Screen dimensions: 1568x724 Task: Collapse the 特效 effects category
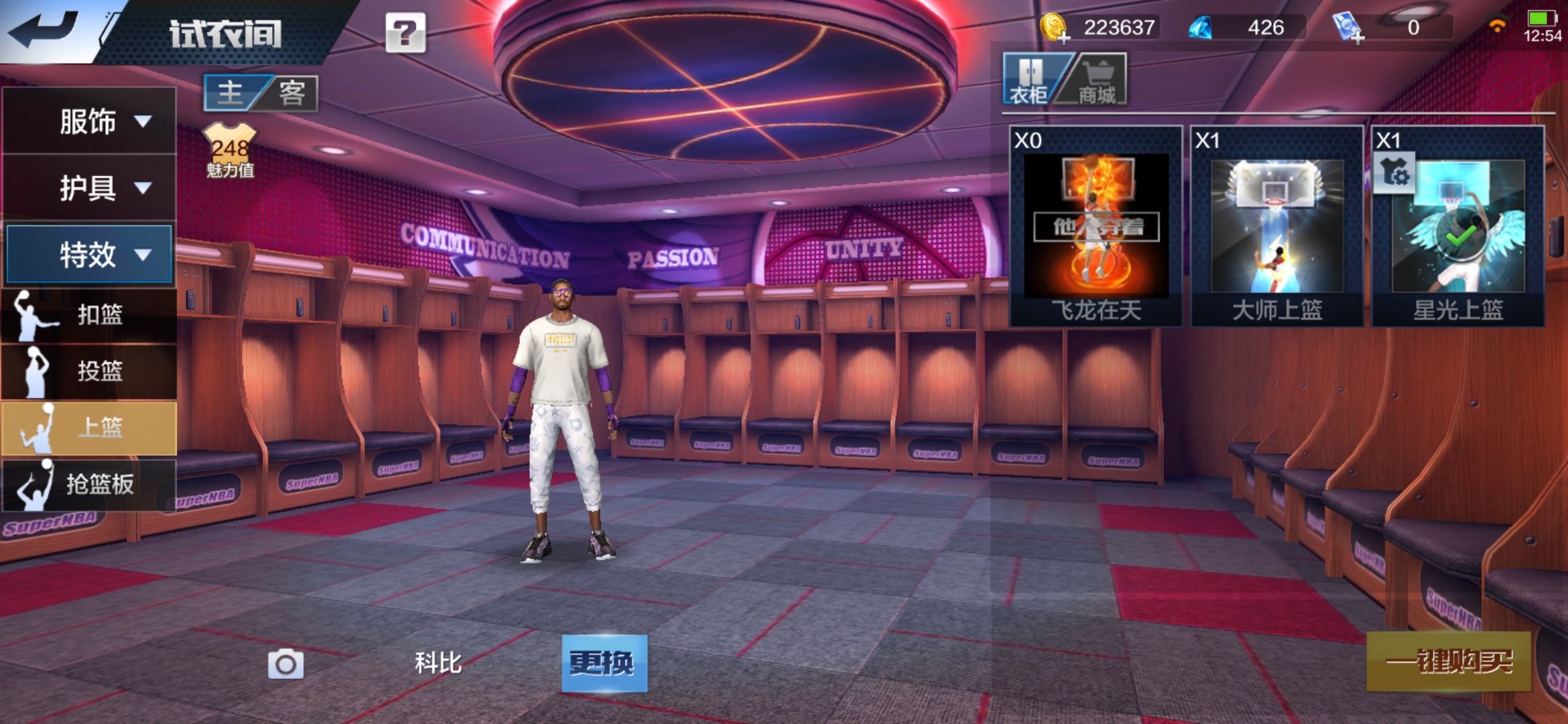90,255
